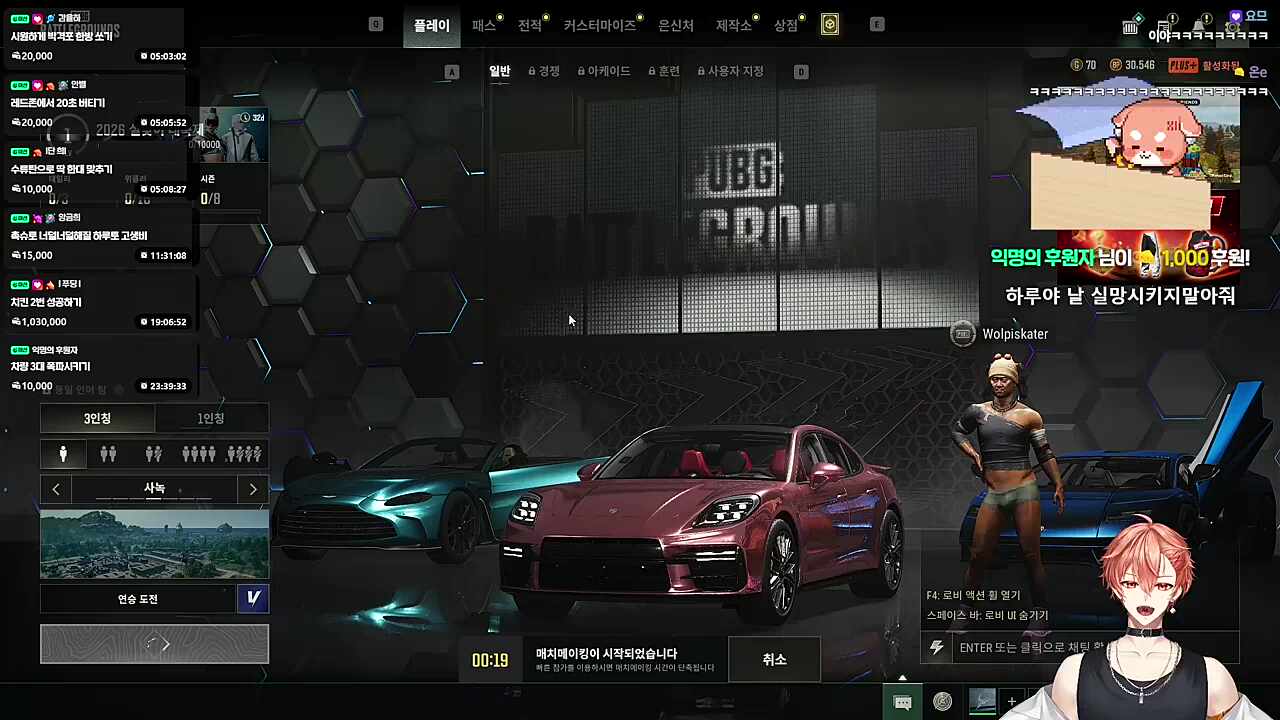Click next map arrow right of 사녹

click(252, 488)
